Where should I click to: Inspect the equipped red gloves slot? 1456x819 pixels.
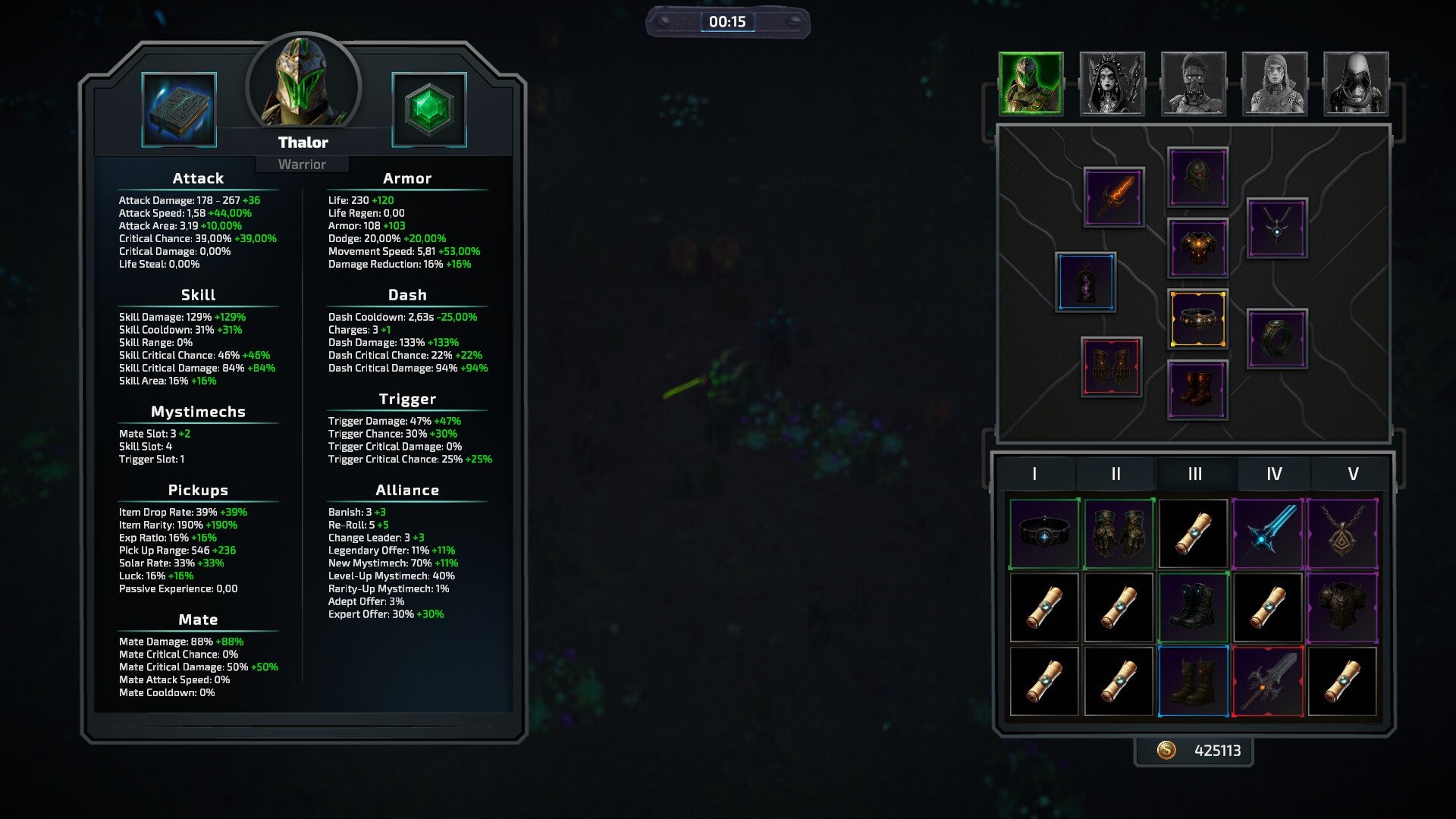[x=1111, y=367]
